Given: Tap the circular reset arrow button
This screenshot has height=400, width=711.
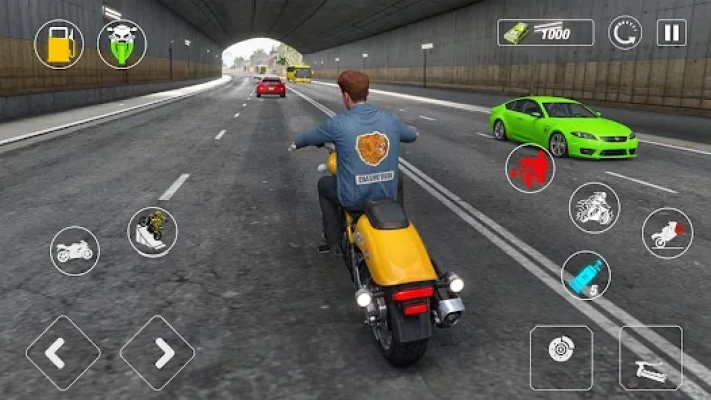Looking at the screenshot, I should coord(625,32).
